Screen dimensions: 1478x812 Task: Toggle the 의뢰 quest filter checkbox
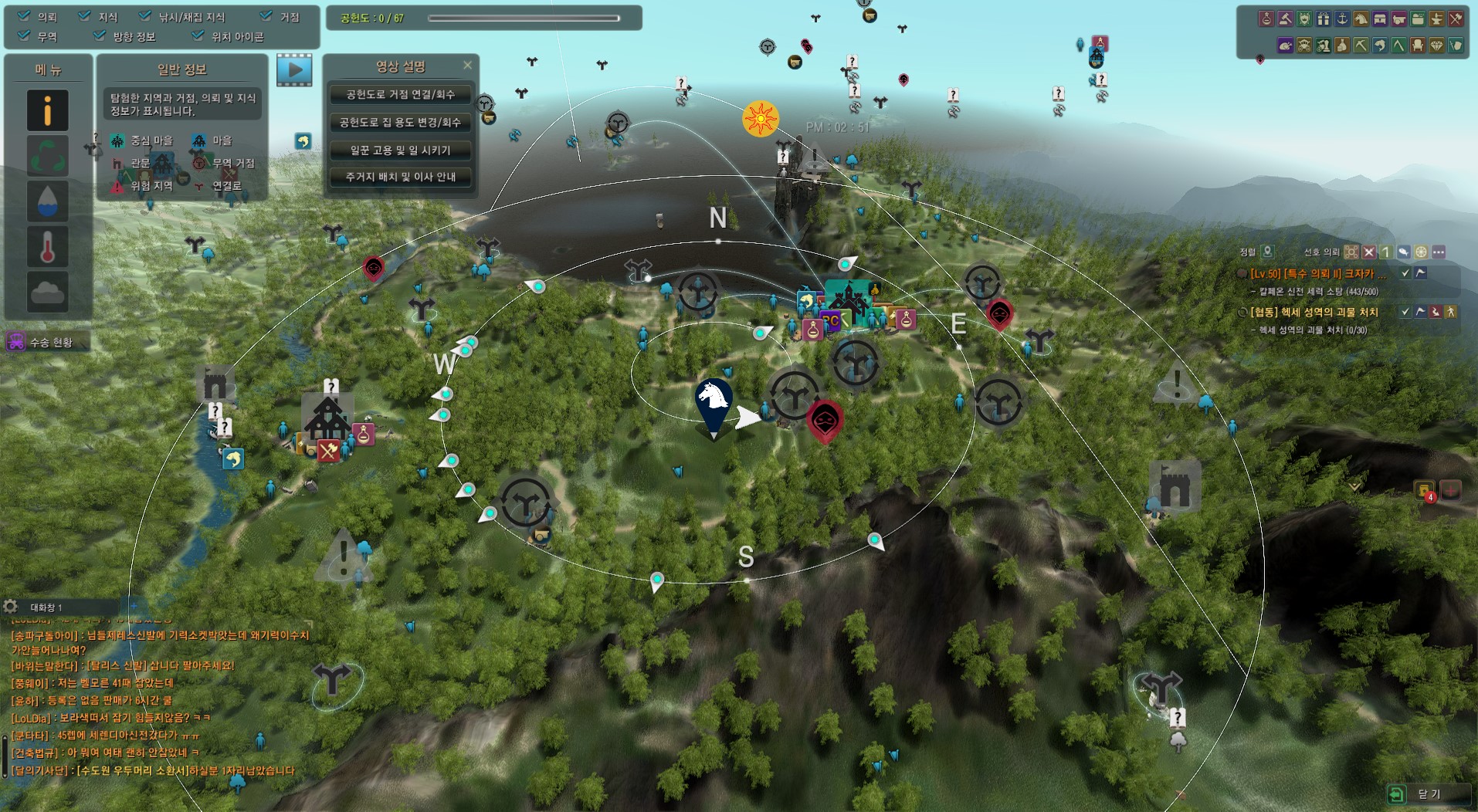point(24,16)
